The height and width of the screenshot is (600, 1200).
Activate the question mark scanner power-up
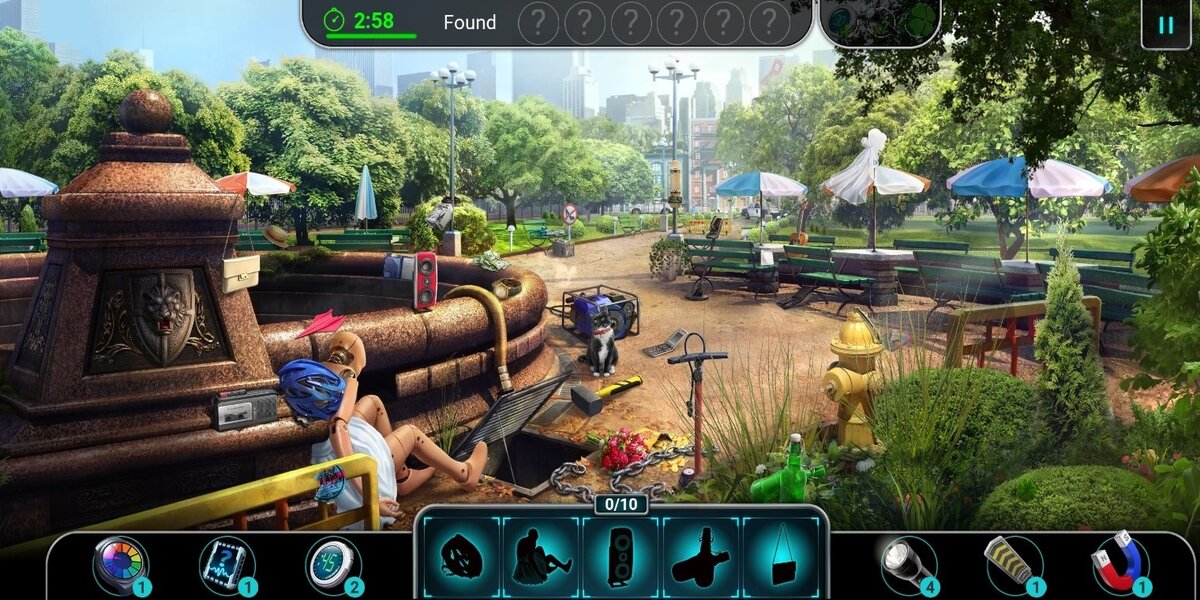(226, 563)
